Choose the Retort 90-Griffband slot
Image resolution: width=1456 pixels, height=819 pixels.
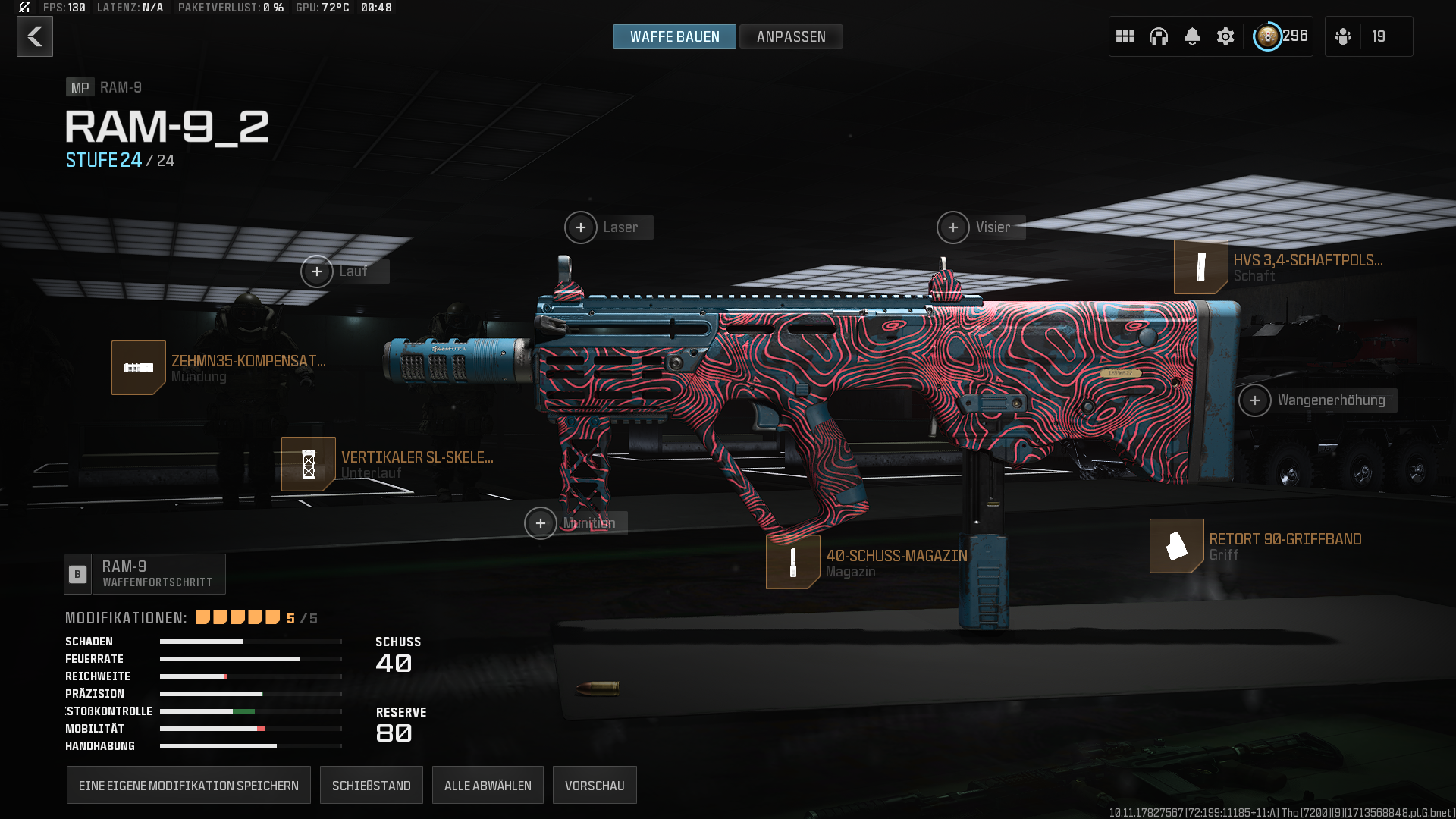[1177, 546]
